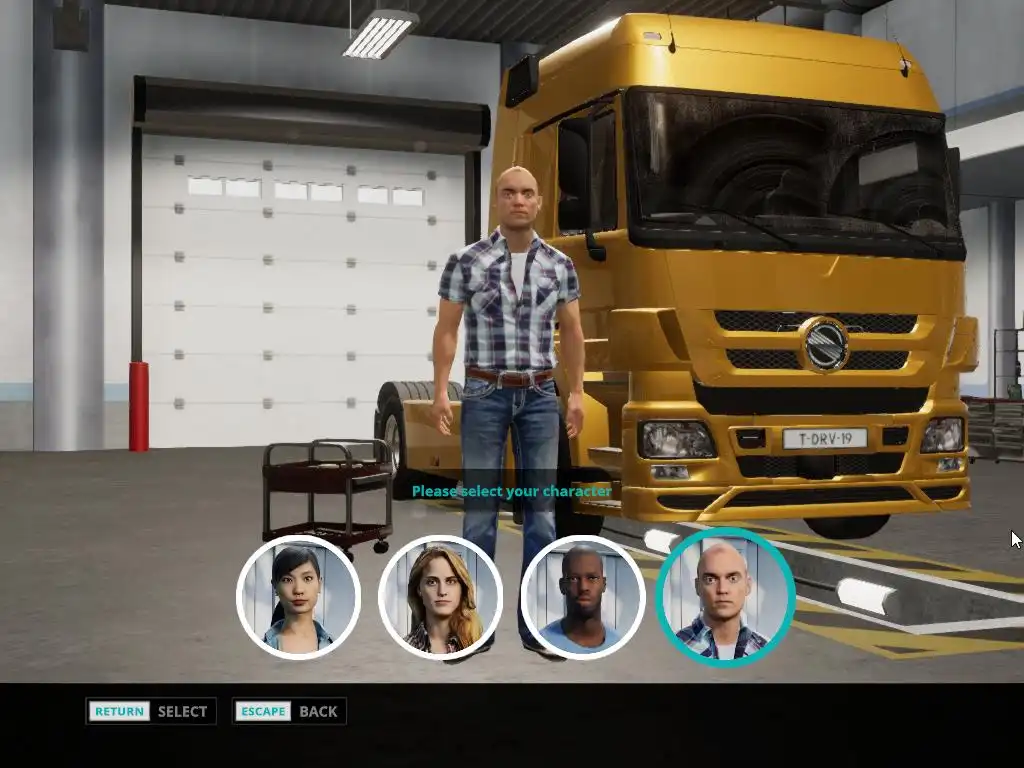Image resolution: width=1024 pixels, height=768 pixels.
Task: Select the bald man in plaid shirt
Action: pyautogui.click(x=725, y=597)
